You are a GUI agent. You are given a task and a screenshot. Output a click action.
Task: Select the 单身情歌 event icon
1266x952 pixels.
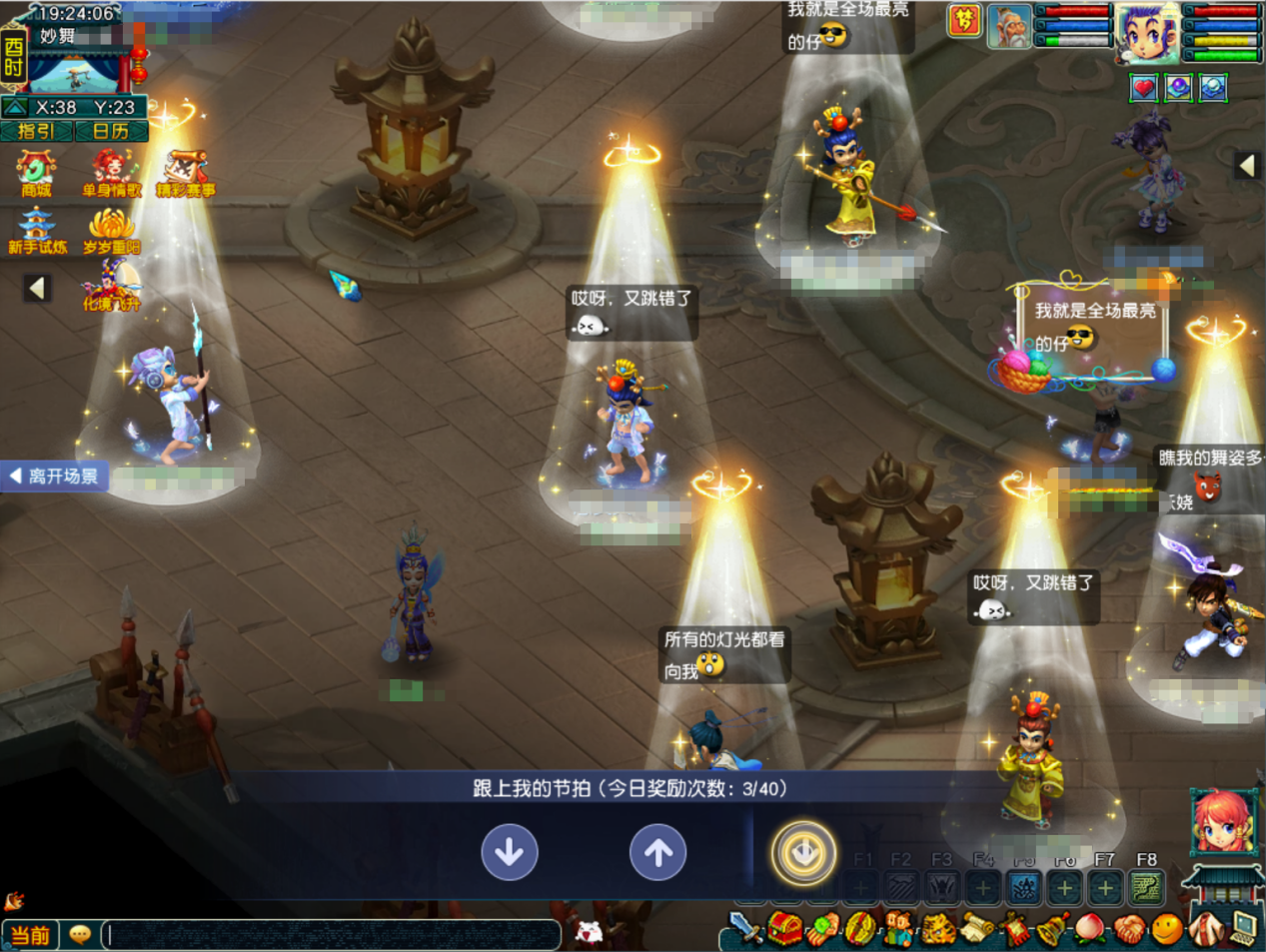[111, 173]
